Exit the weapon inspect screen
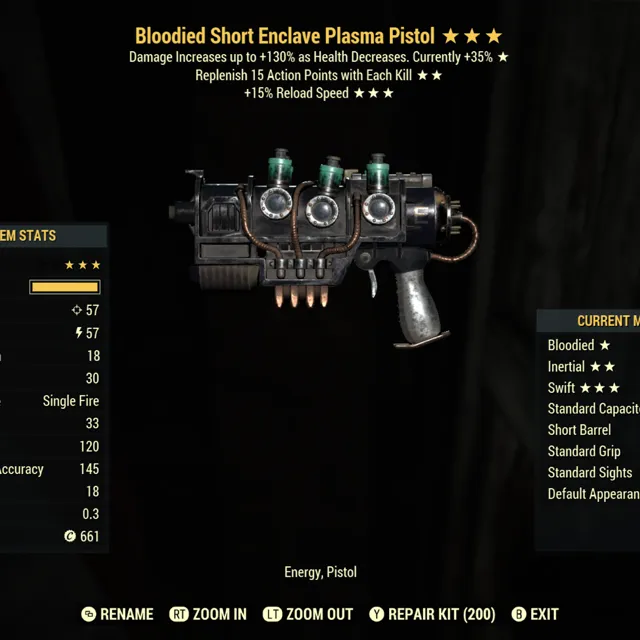 click(535, 614)
